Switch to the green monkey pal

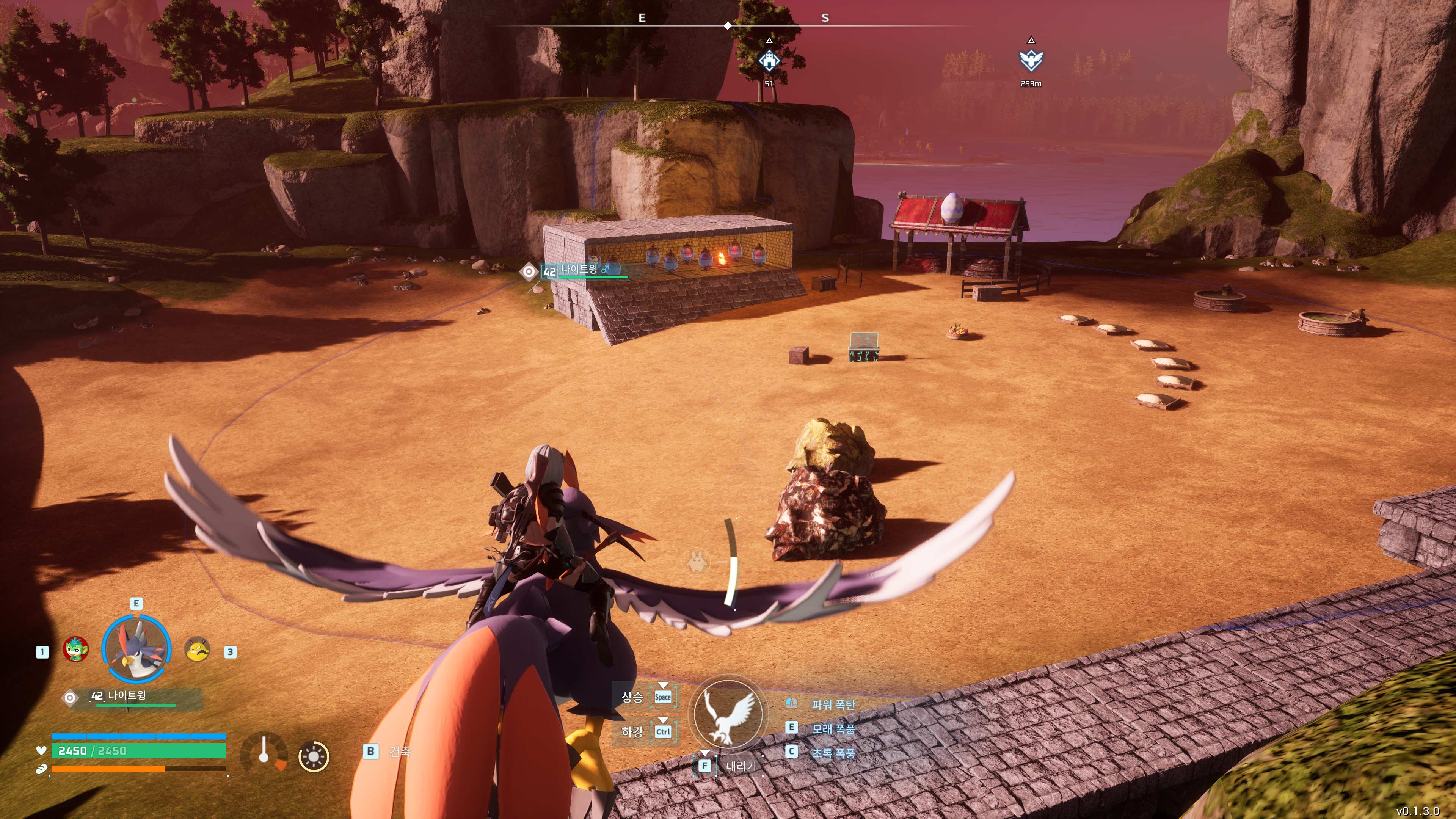(76, 649)
